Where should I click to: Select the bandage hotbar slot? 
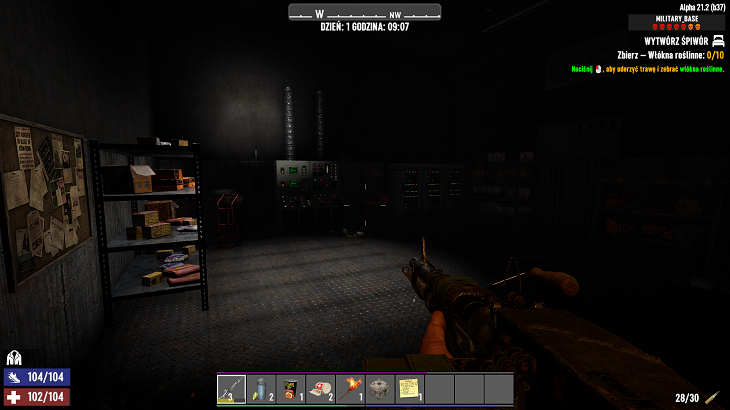point(320,388)
